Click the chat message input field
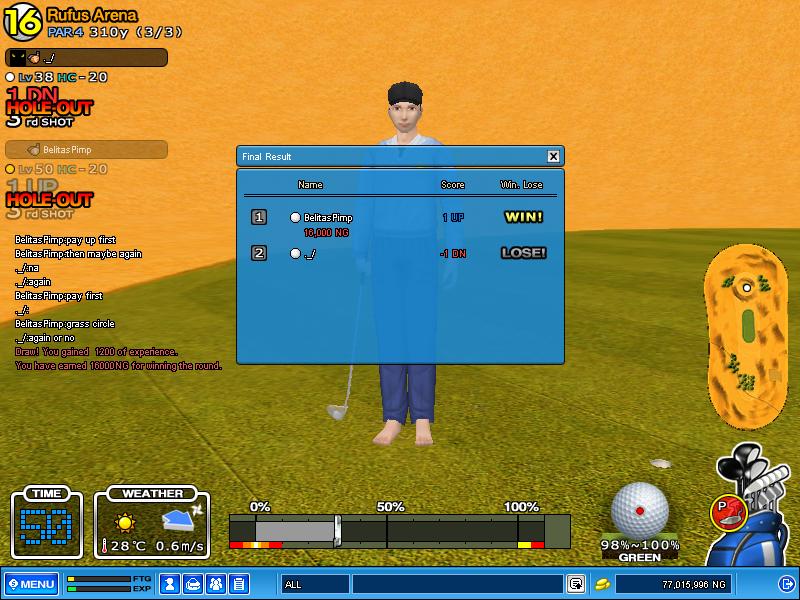The image size is (800, 600). click(457, 584)
